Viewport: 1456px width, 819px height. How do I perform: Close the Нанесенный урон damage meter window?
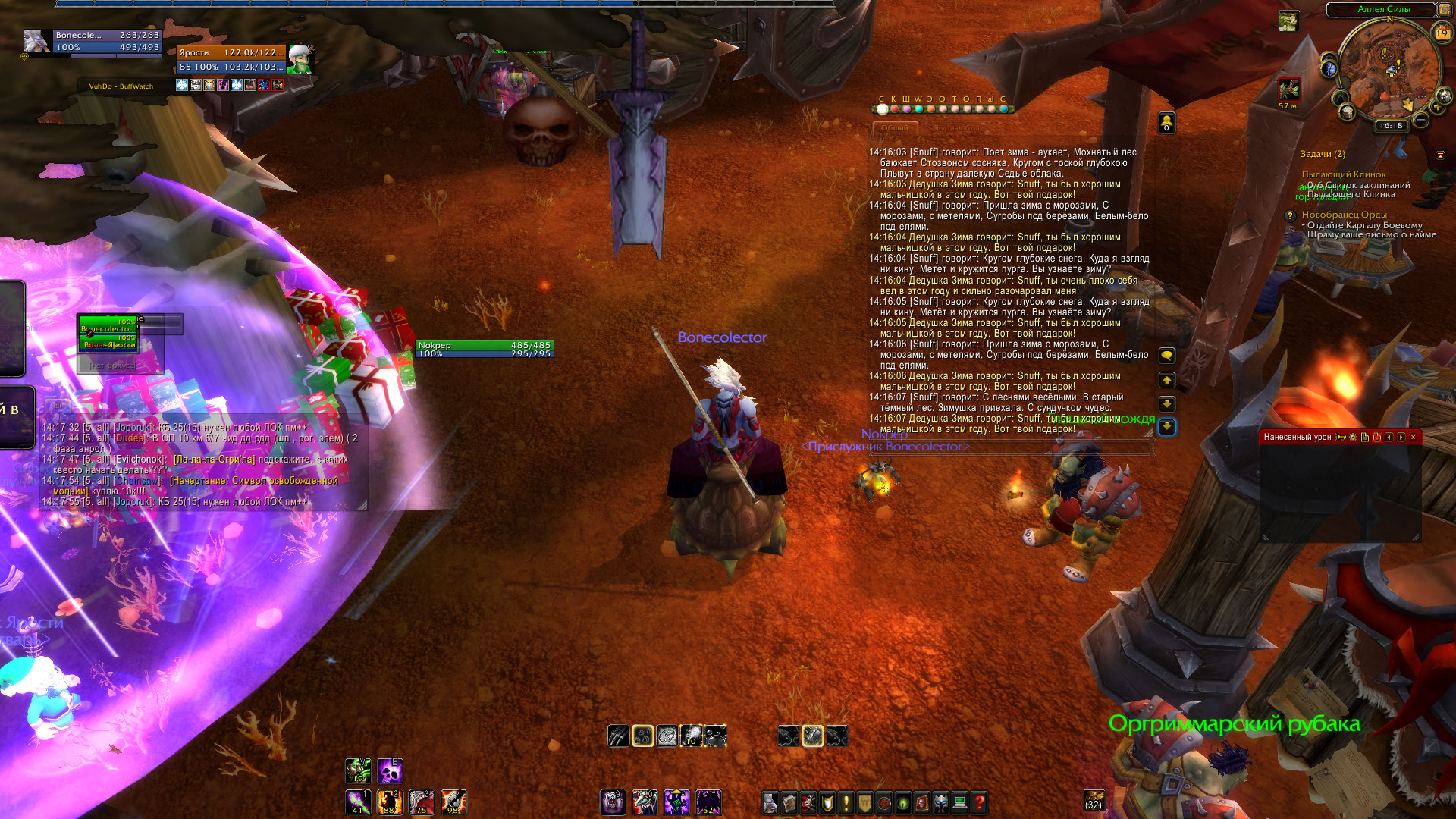tap(1413, 438)
